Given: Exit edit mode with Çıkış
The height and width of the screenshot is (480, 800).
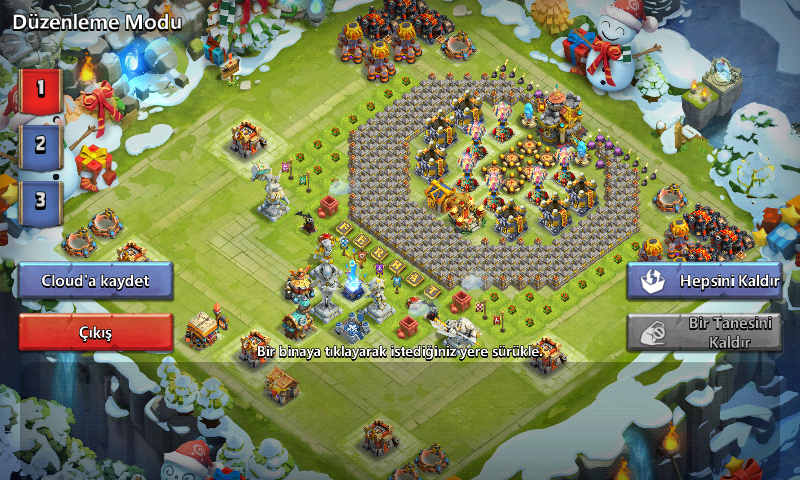Looking at the screenshot, I should click(x=95, y=332).
